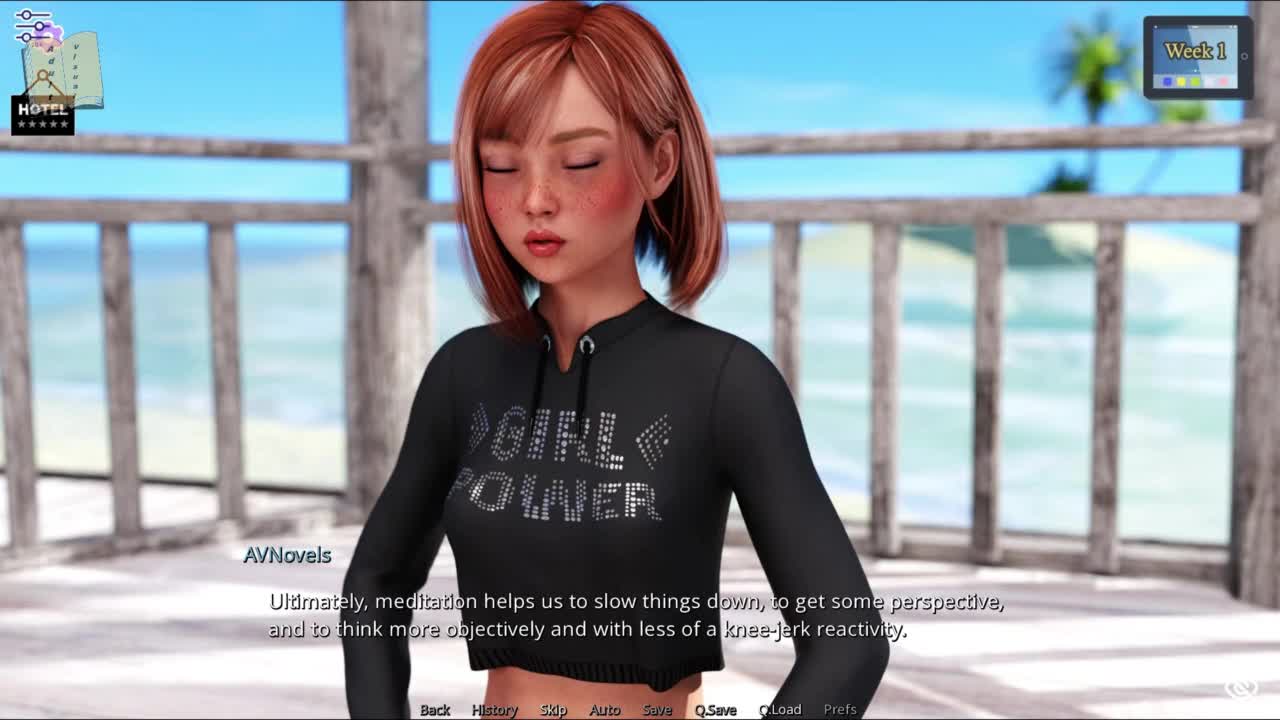
Task: Enable Auto-advance for the dialogue
Action: pos(604,709)
